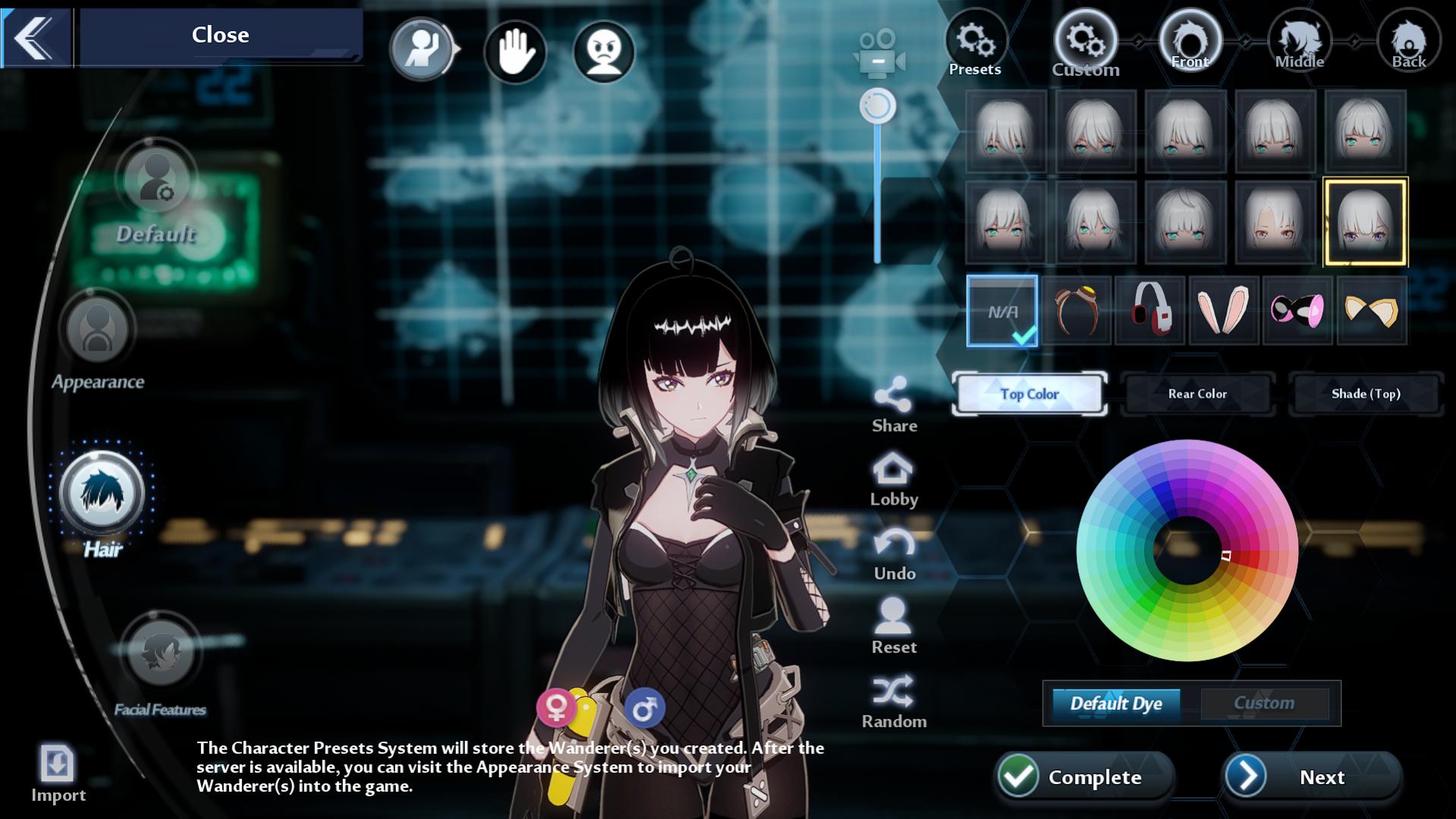Equip the red headphones accessory

click(x=1149, y=310)
